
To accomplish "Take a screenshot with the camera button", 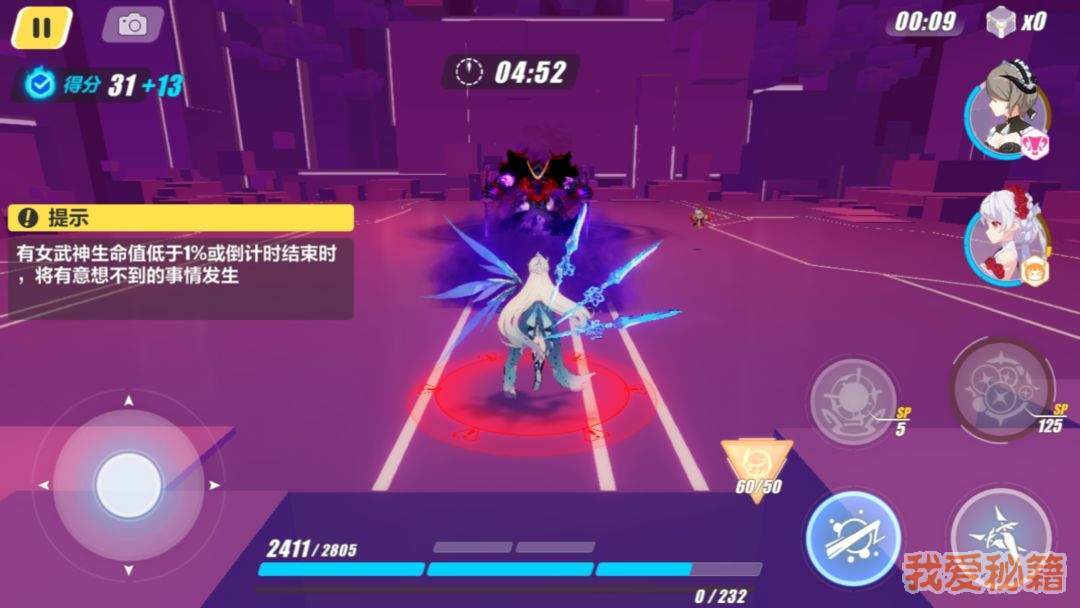I will coord(132,25).
